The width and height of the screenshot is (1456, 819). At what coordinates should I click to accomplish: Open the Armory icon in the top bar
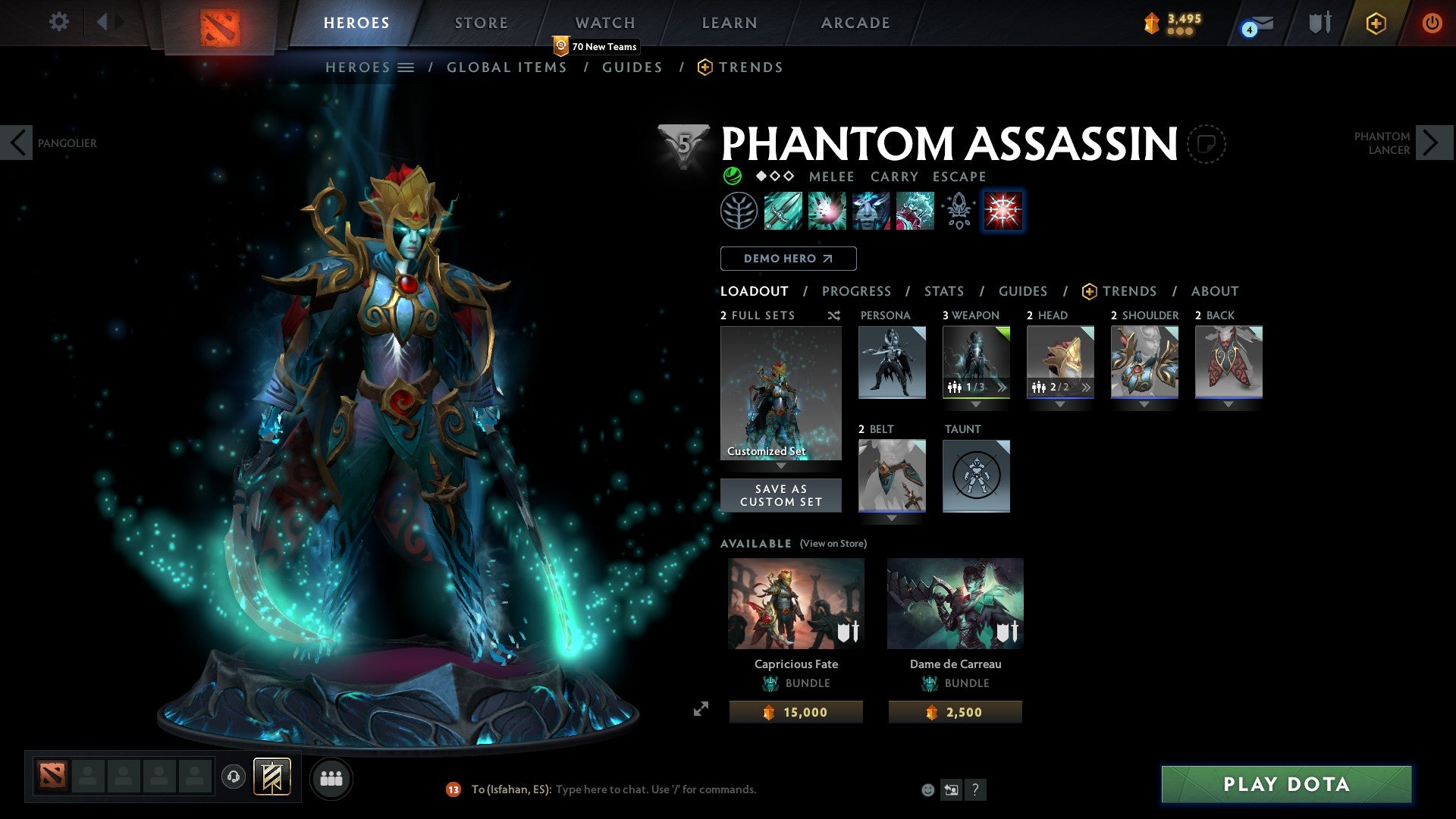1319,23
